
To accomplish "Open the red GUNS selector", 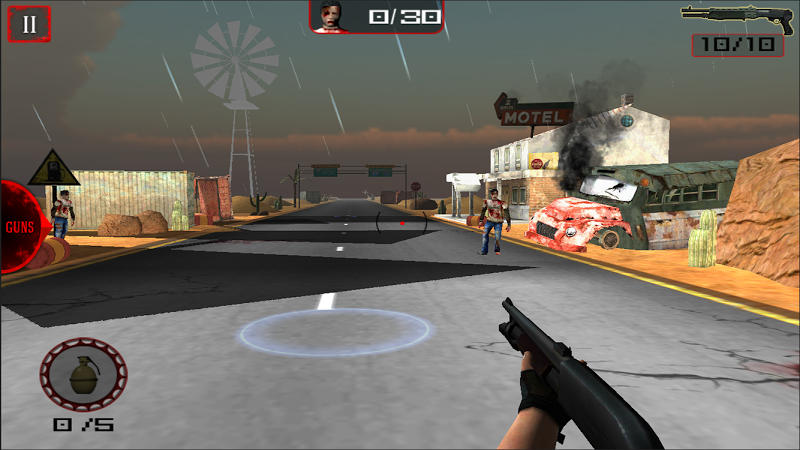I will point(18,226).
